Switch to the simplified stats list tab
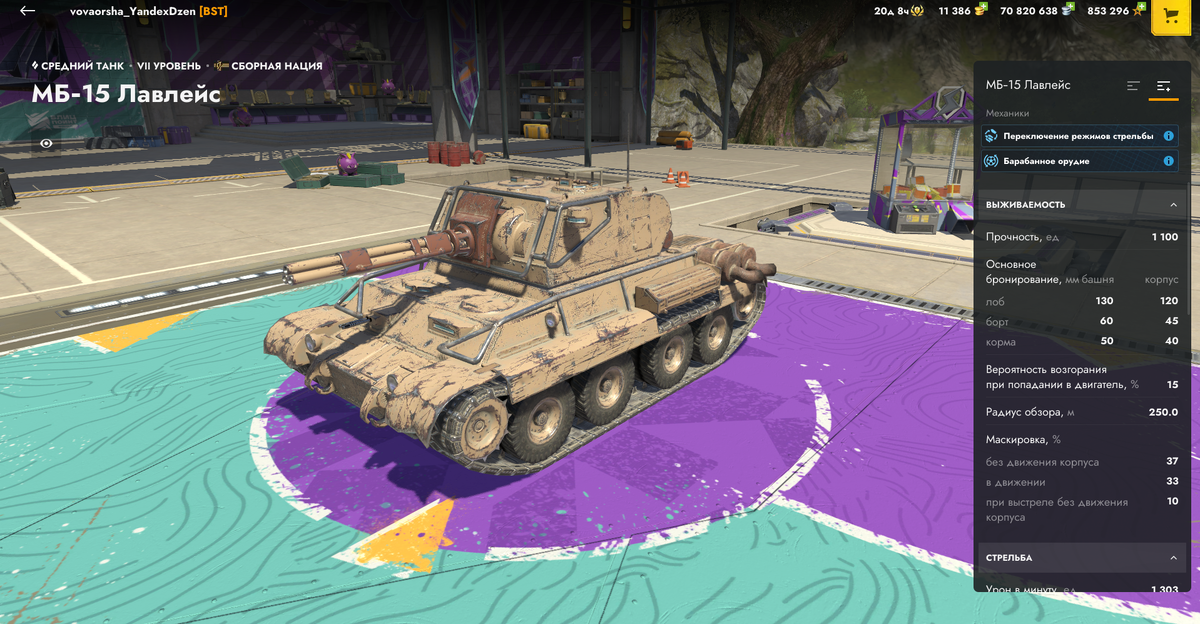Viewport: 1200px width, 624px height. click(1133, 86)
